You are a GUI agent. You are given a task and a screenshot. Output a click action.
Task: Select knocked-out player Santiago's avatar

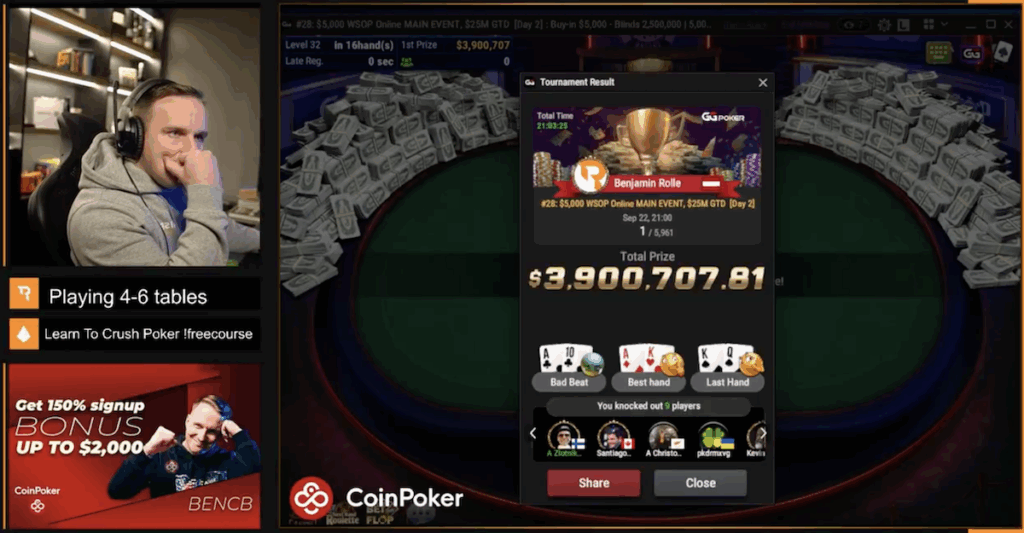click(x=613, y=437)
